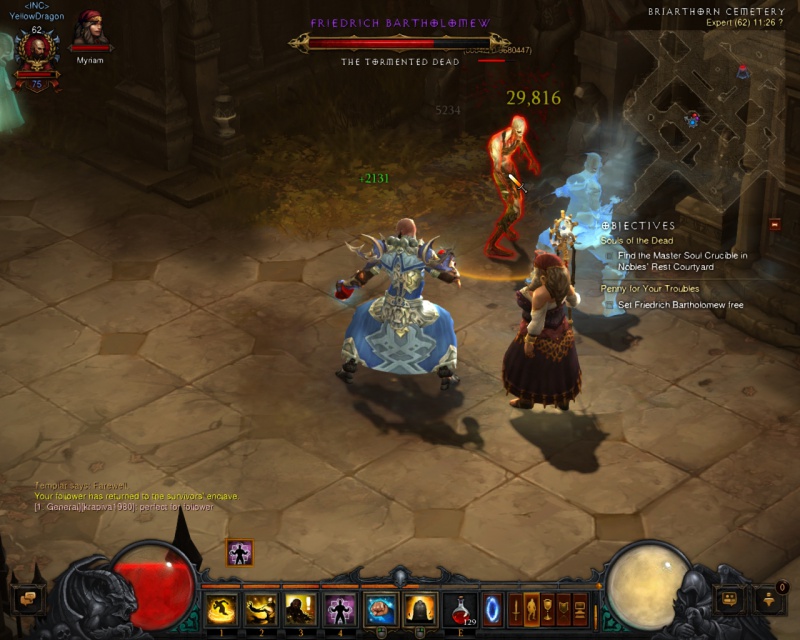Use the hooded figure mouse skill

point(420,608)
